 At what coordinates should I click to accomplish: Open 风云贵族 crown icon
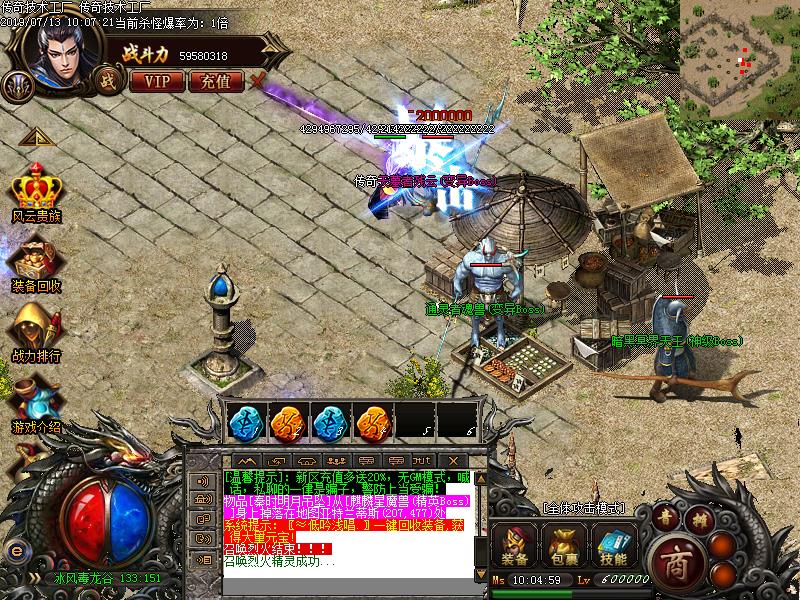pyautogui.click(x=36, y=191)
